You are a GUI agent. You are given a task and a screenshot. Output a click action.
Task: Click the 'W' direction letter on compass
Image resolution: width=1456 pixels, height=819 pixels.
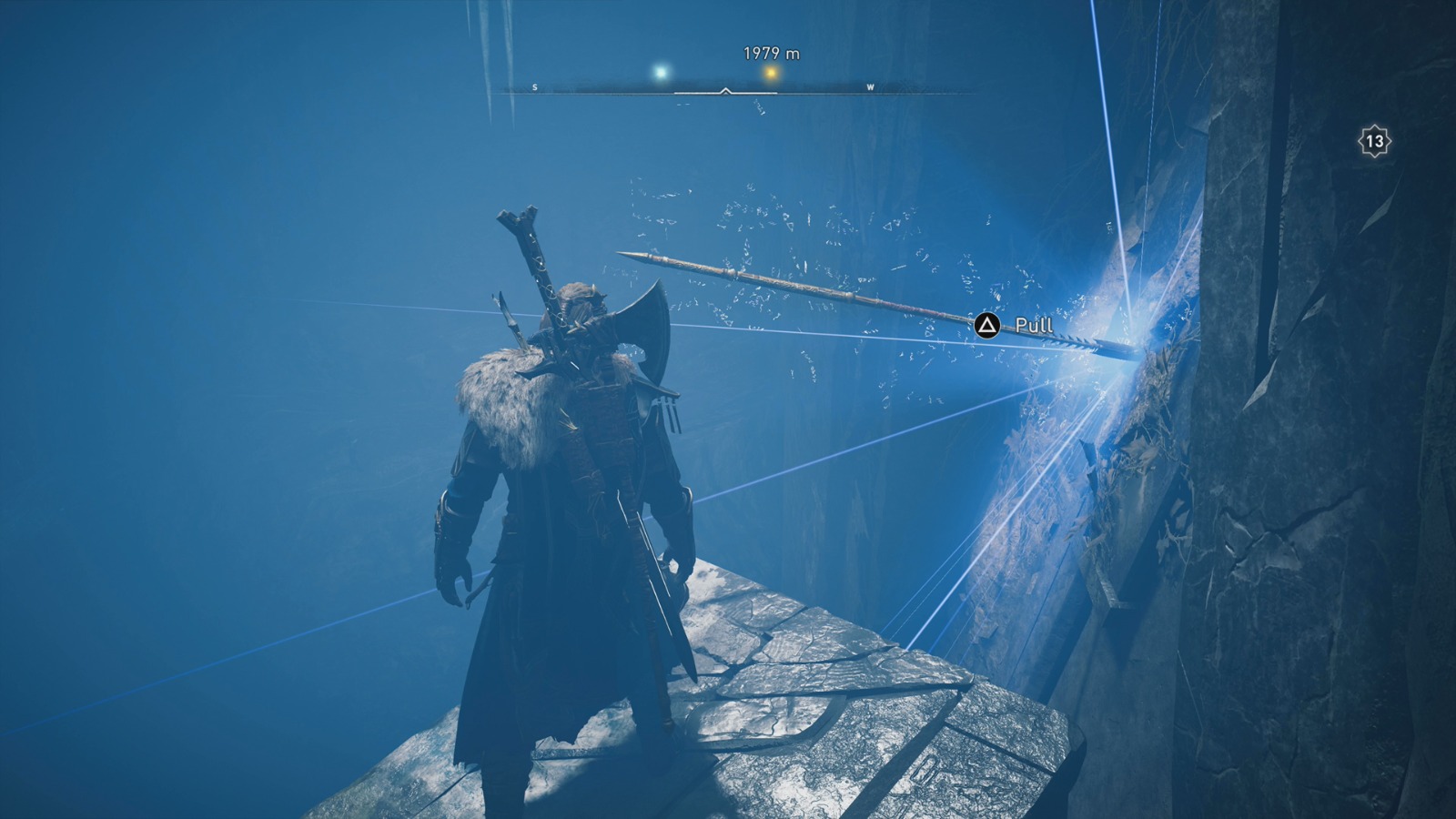(871, 86)
